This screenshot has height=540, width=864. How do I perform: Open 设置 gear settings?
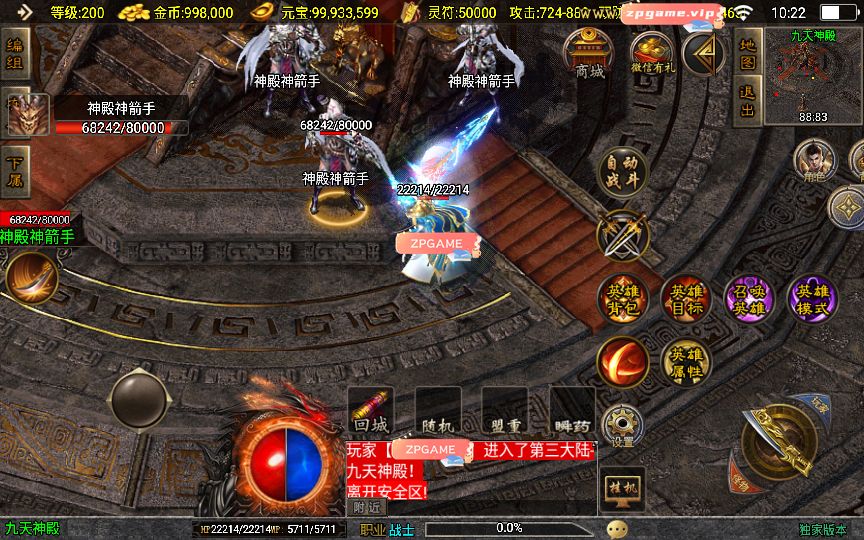click(624, 425)
